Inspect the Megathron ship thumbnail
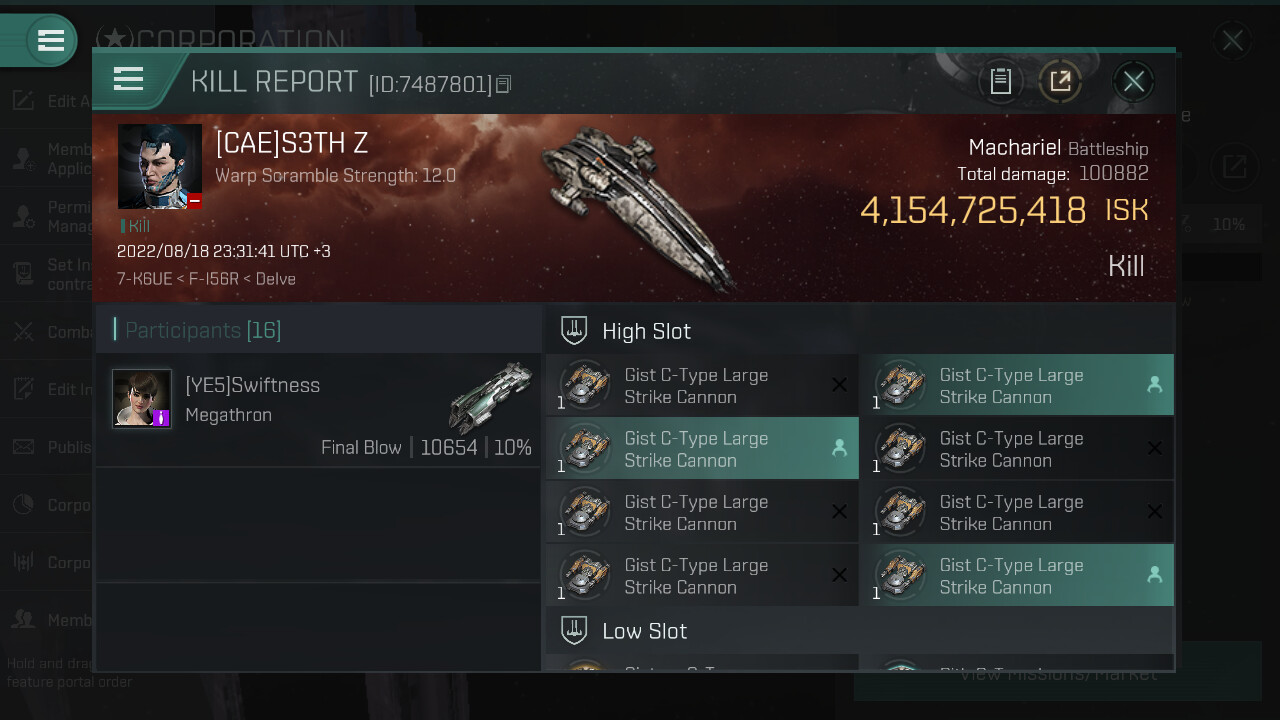This screenshot has width=1280, height=720. coord(491,396)
